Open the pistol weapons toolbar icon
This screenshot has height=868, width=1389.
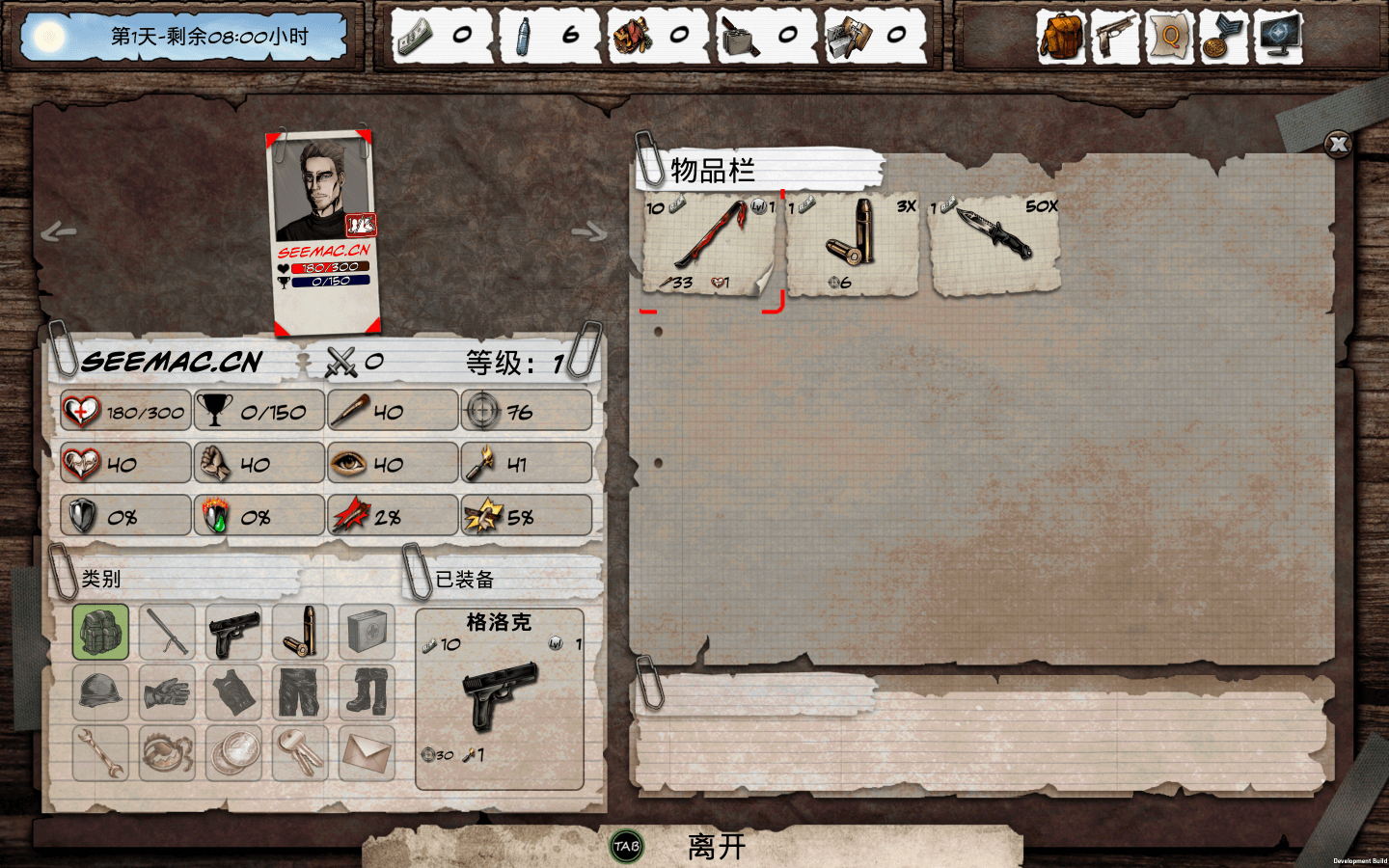[1115, 37]
